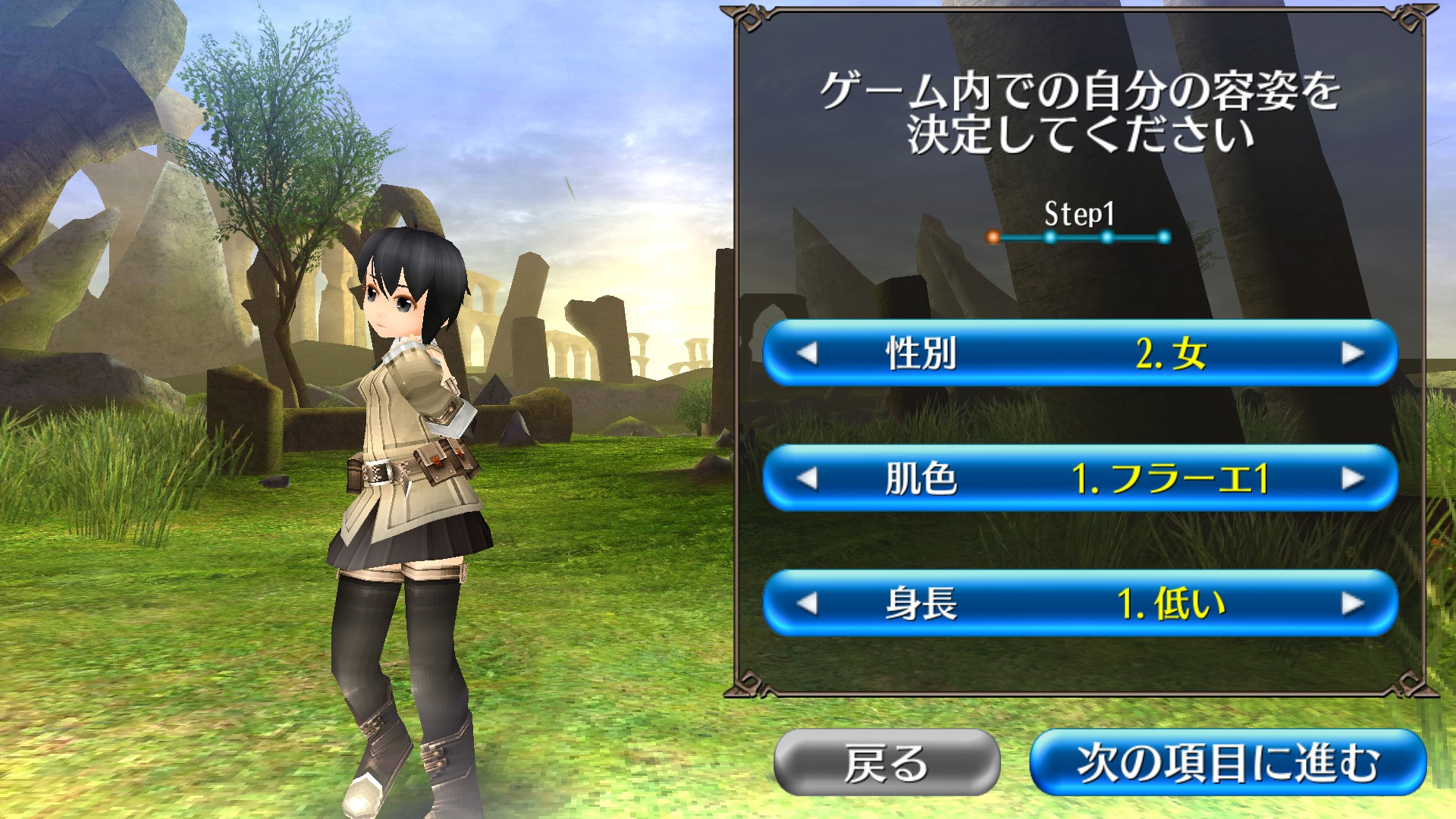Select next 性別 gender option
Image resolution: width=1456 pixels, height=819 pixels.
point(1352,353)
